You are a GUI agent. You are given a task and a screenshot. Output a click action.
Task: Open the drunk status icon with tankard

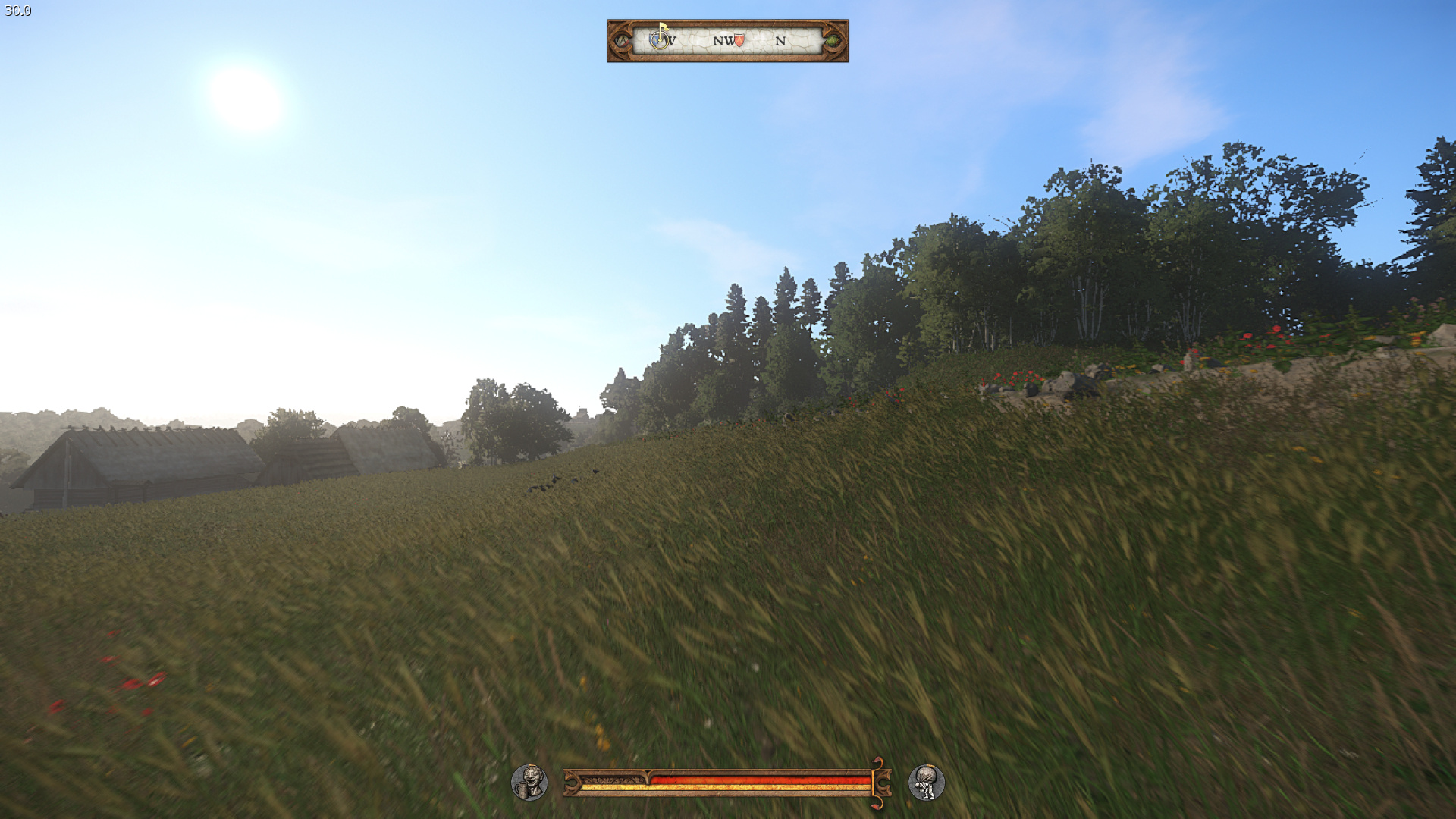529,782
